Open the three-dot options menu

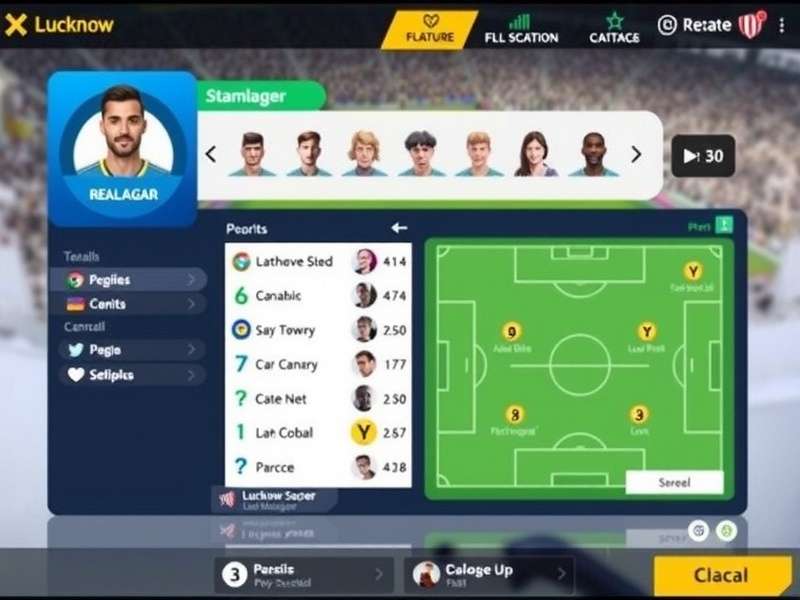coord(781,25)
